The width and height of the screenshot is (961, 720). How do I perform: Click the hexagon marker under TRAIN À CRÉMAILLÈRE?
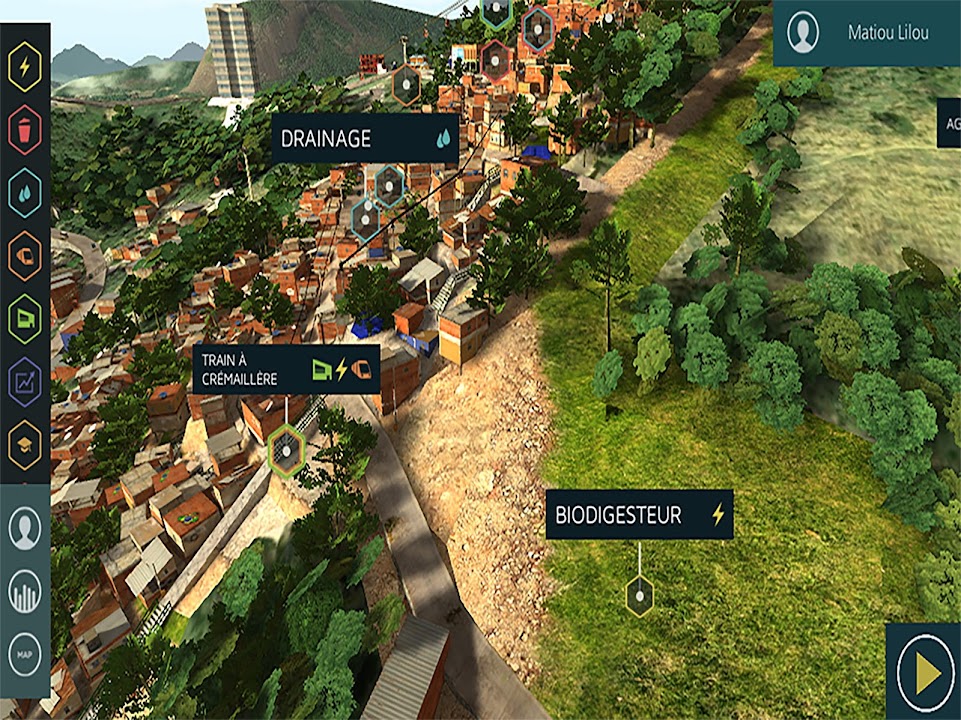tap(288, 451)
